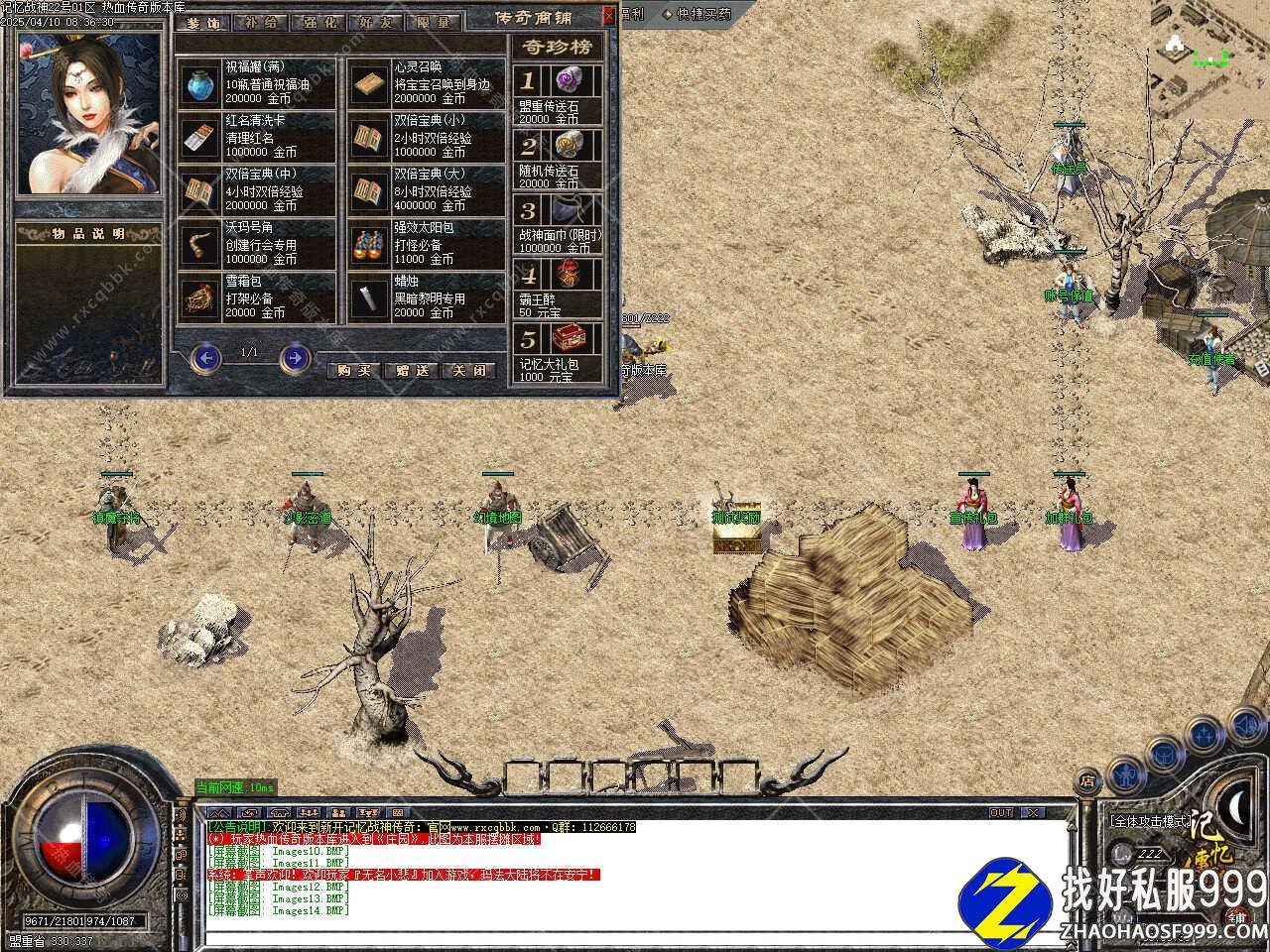Select the 强效太阳包 potion bundle

pyautogui.click(x=370, y=245)
